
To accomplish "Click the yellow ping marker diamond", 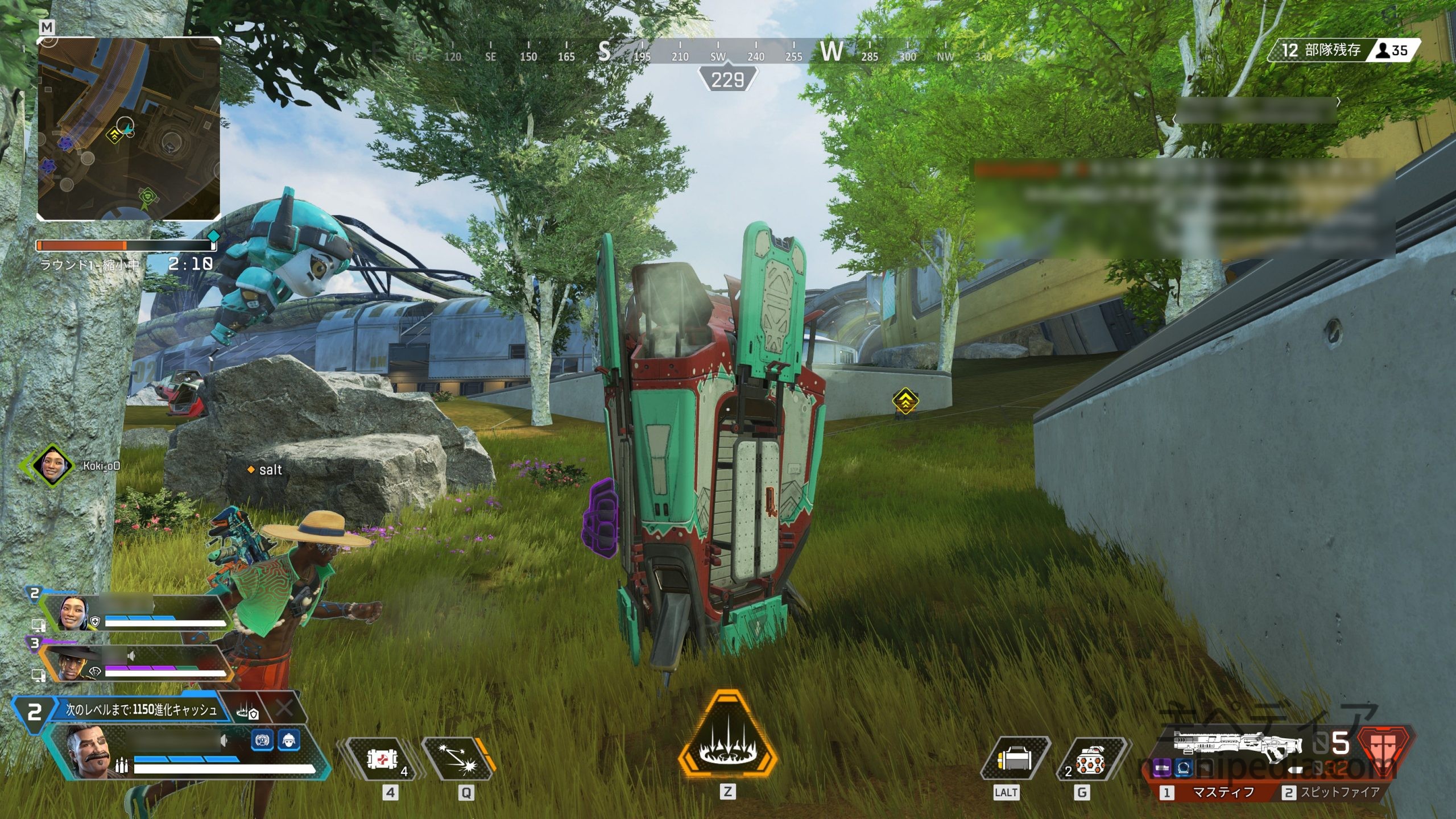I will coord(904,402).
